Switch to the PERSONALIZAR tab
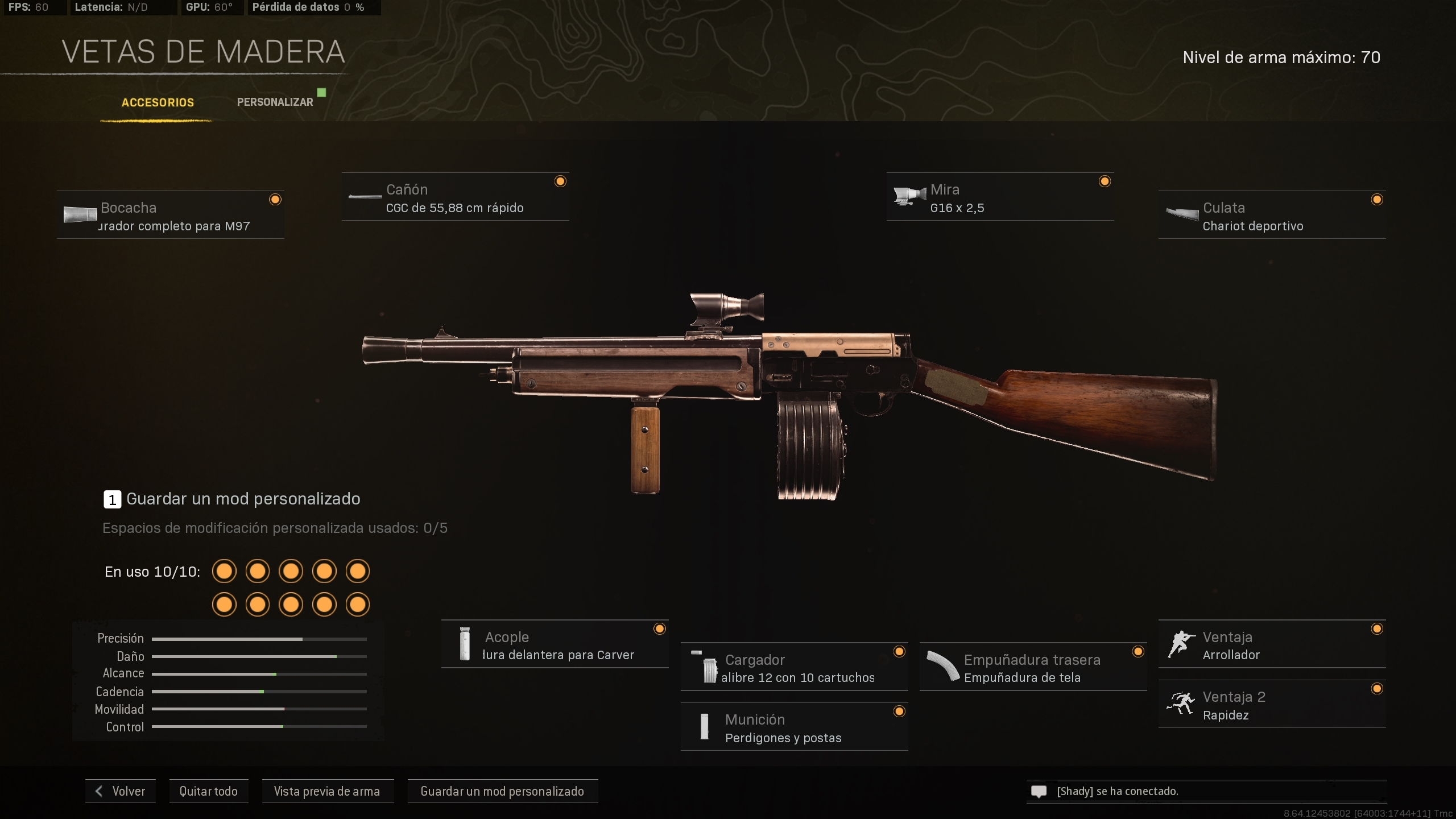 click(275, 101)
